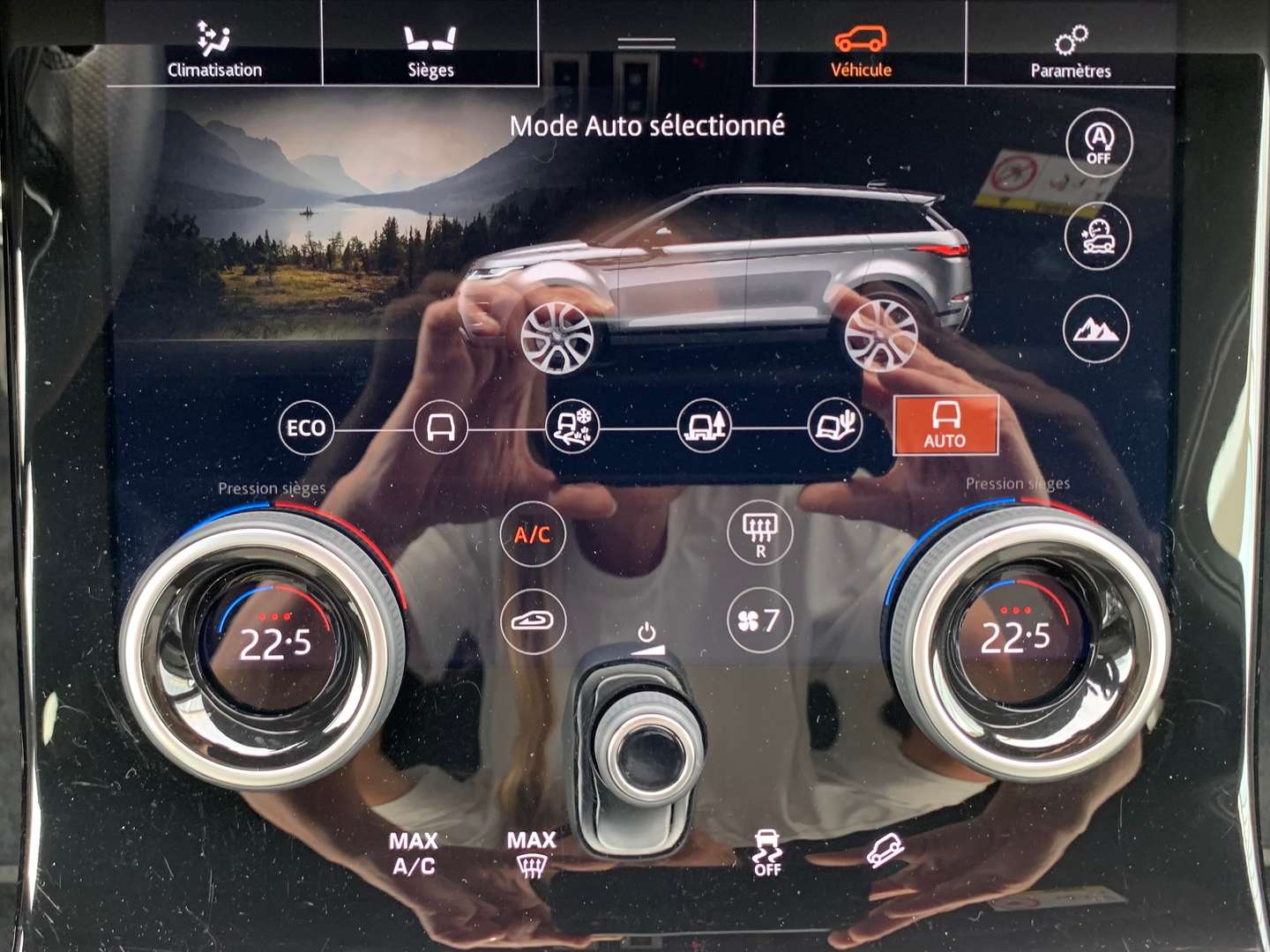Toggle the traction control OFF button
Viewport: 1270px width, 952px height.
767,853
